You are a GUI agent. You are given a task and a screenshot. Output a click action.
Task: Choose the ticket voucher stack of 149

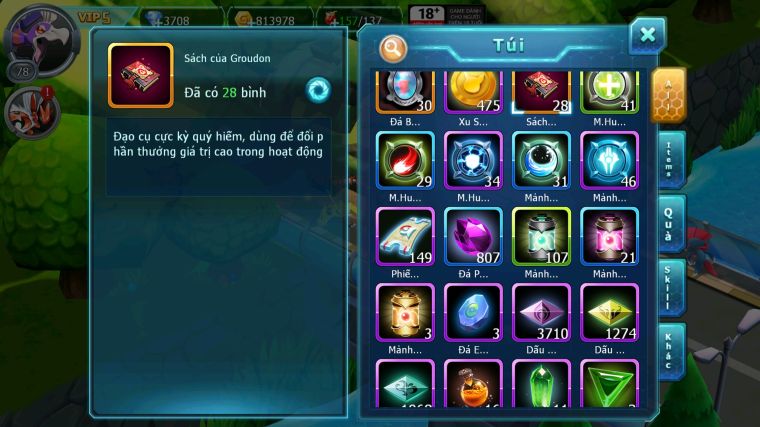click(405, 238)
